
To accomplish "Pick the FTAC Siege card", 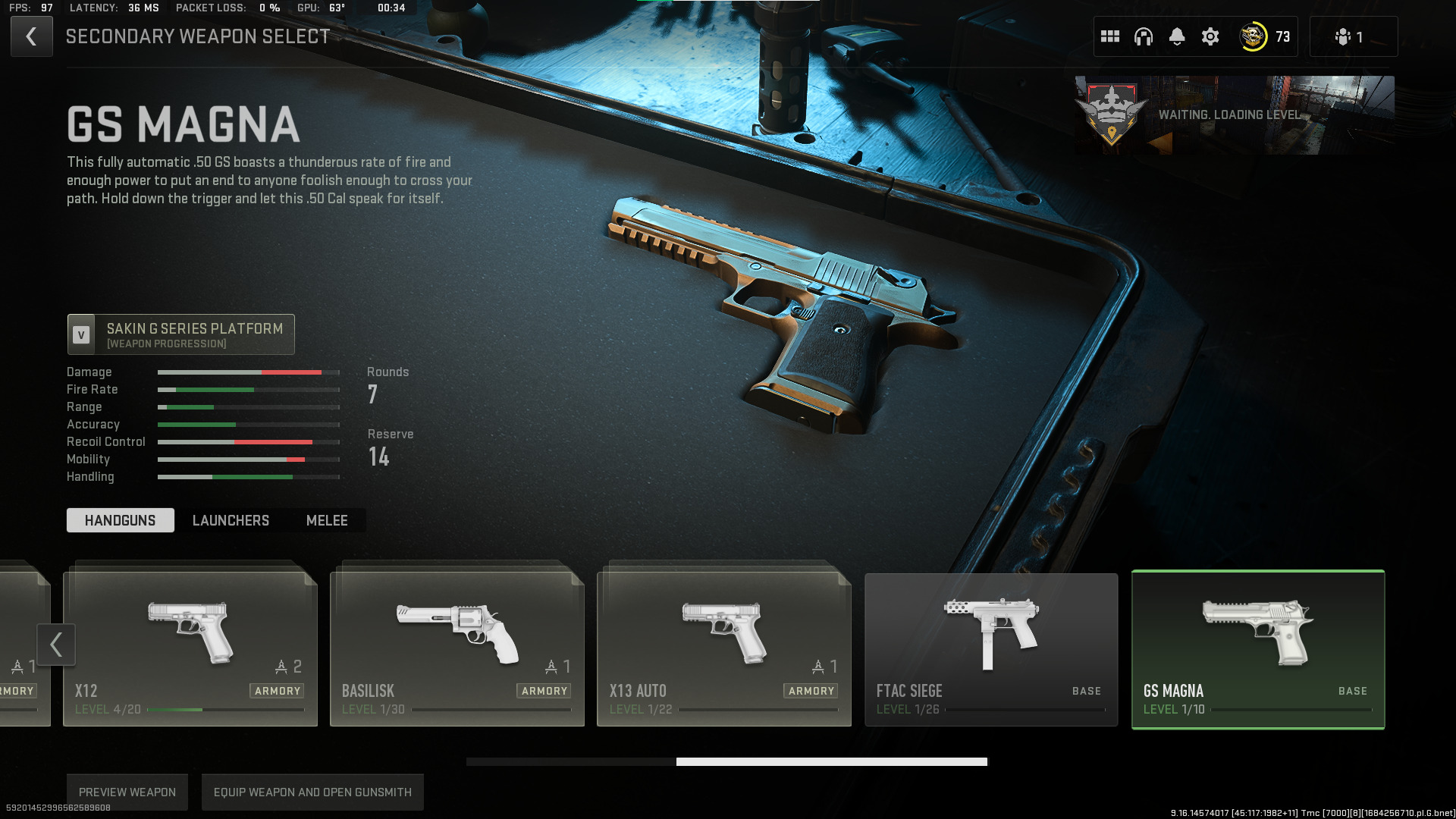I will pos(990,649).
